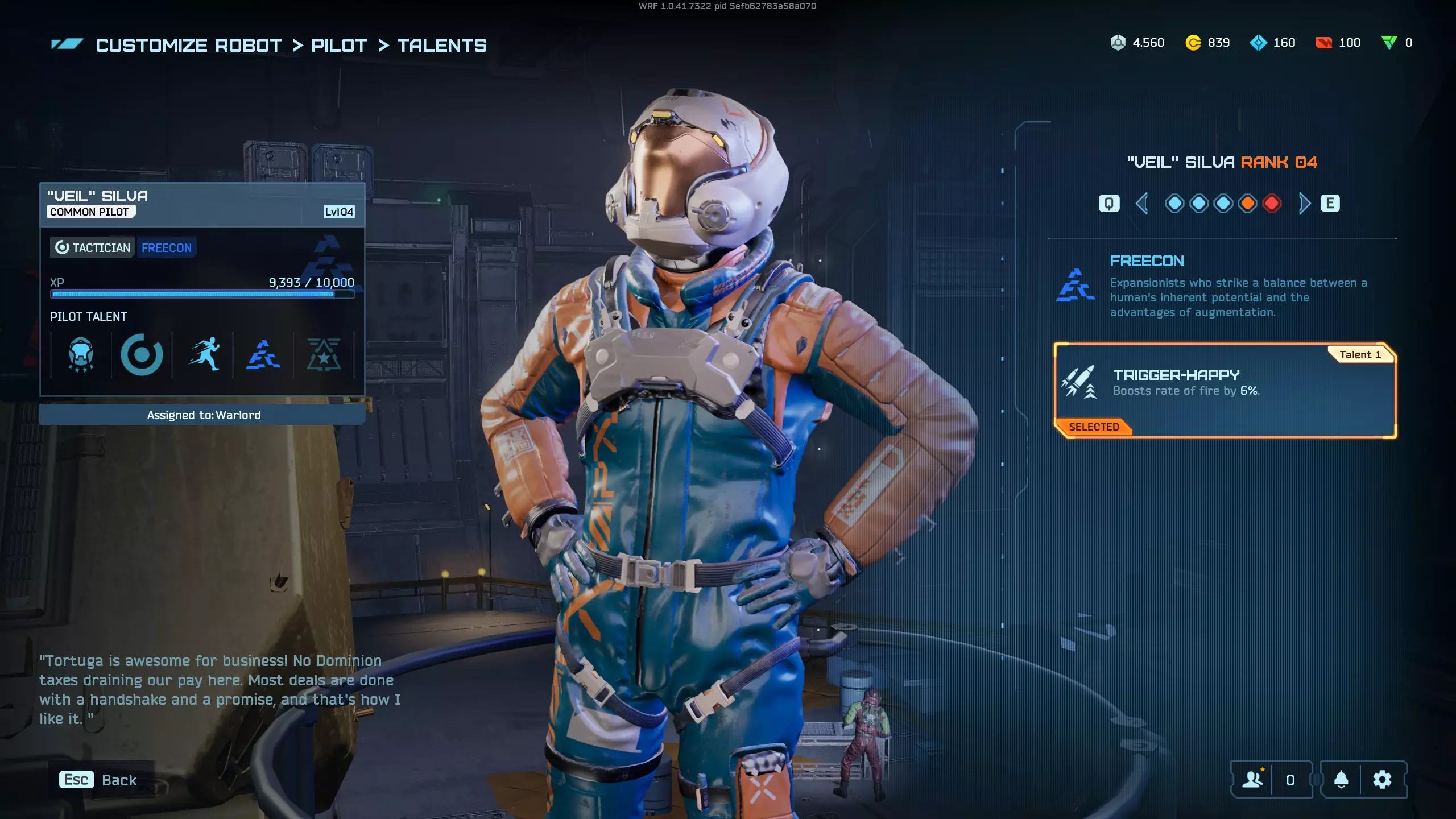
Task: Choose the blue Freecon talent icon
Action: pyautogui.click(x=263, y=355)
